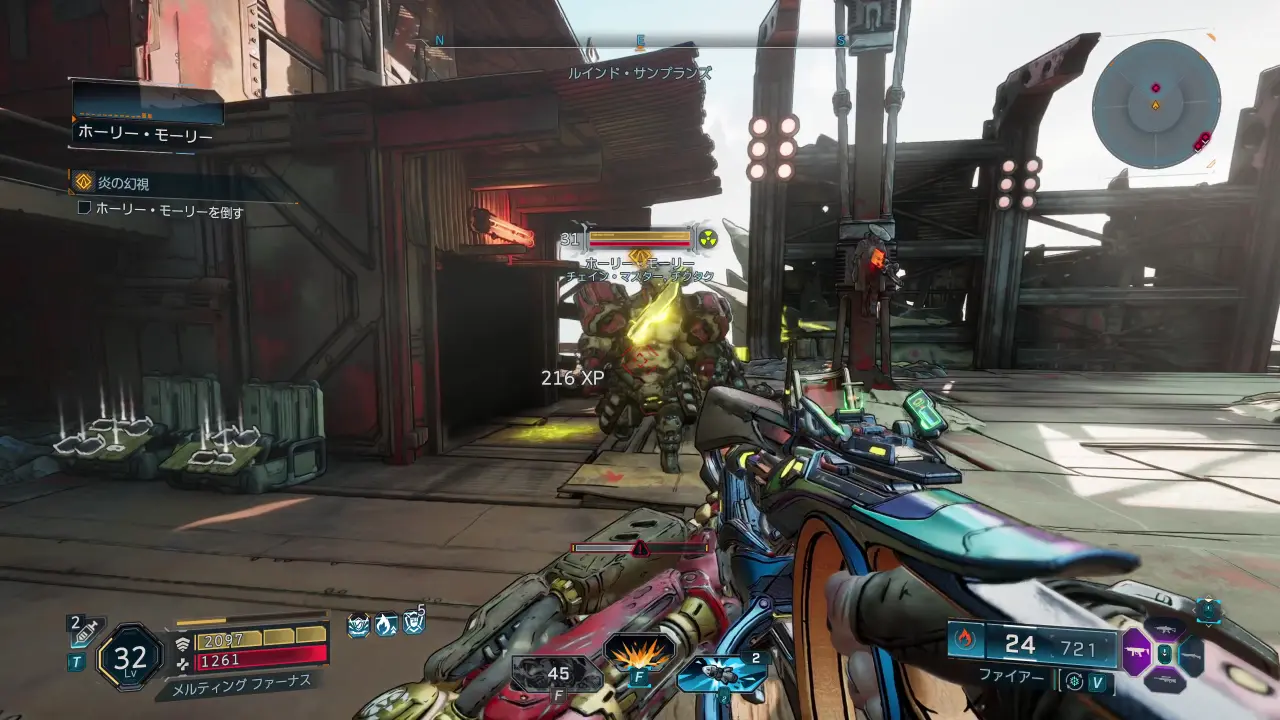This screenshot has width=1280, height=720.
Task: Toggle the weapon mode switch icon
Action: pos(1074,682)
